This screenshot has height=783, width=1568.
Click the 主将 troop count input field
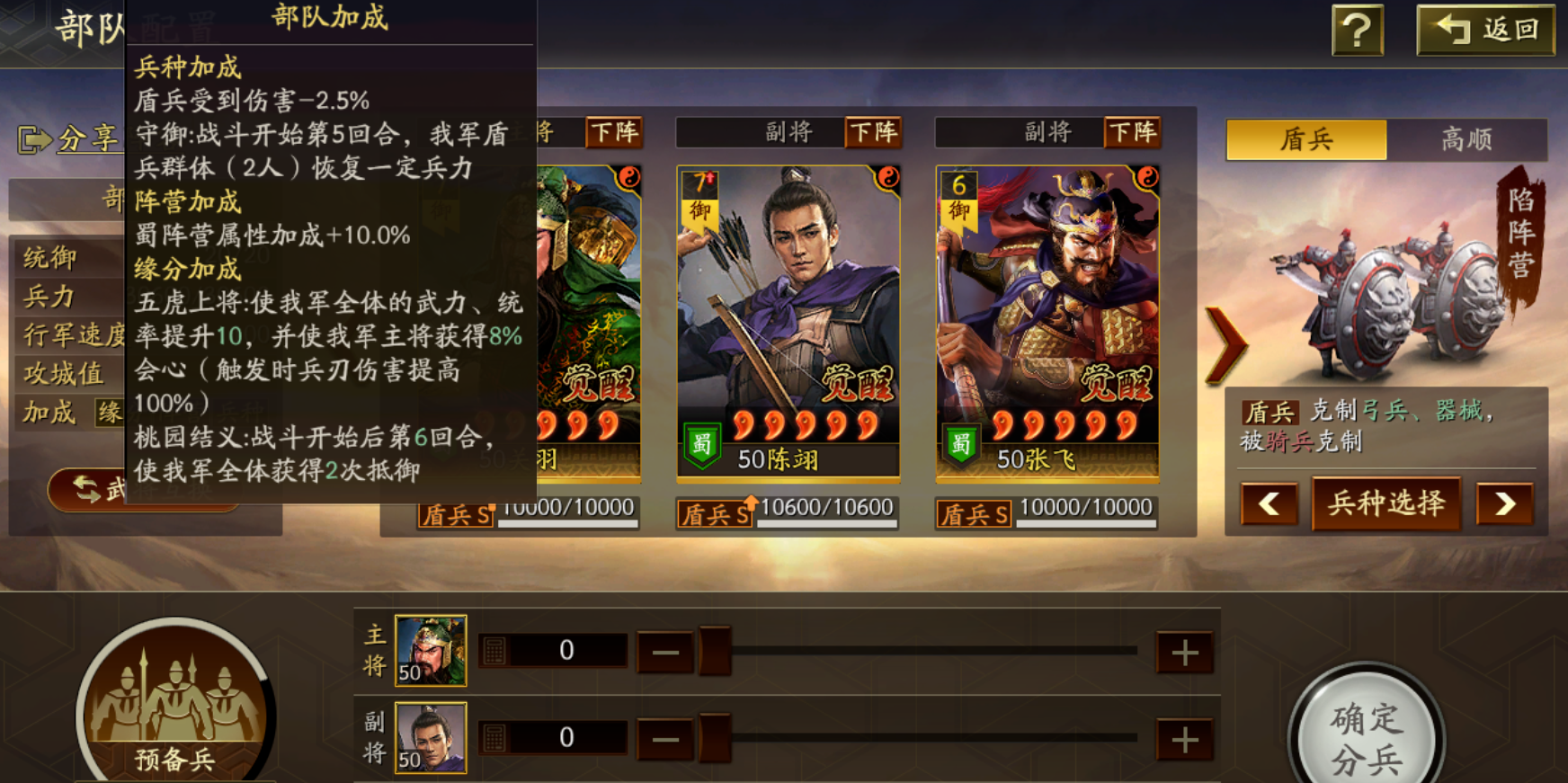[x=565, y=648]
